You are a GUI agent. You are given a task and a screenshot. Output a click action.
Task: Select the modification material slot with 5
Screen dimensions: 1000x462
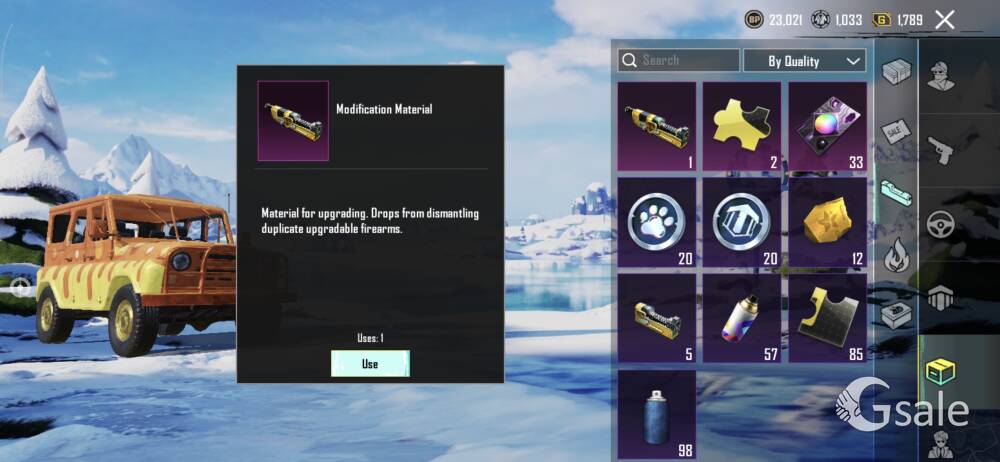657,318
